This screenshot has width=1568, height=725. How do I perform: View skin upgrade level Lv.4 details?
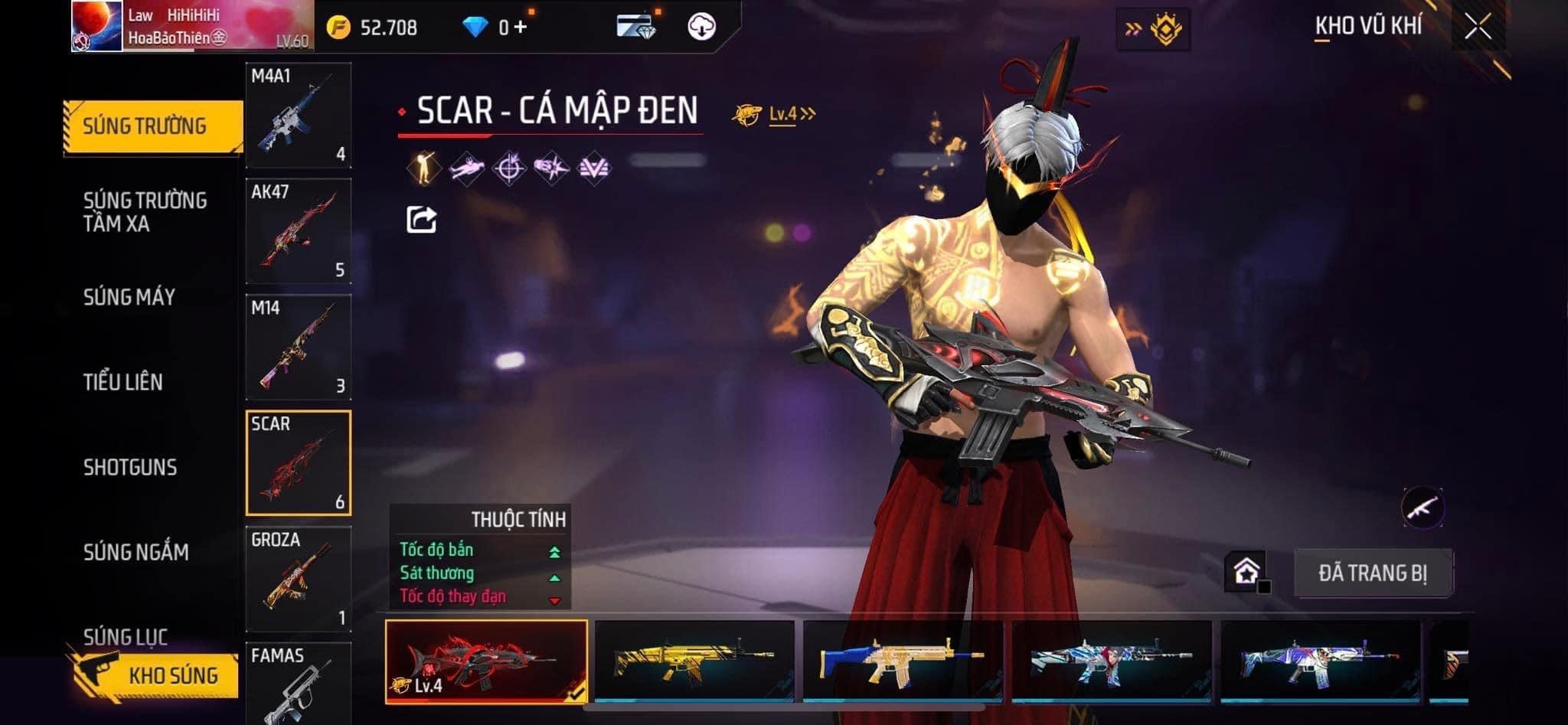[782, 114]
